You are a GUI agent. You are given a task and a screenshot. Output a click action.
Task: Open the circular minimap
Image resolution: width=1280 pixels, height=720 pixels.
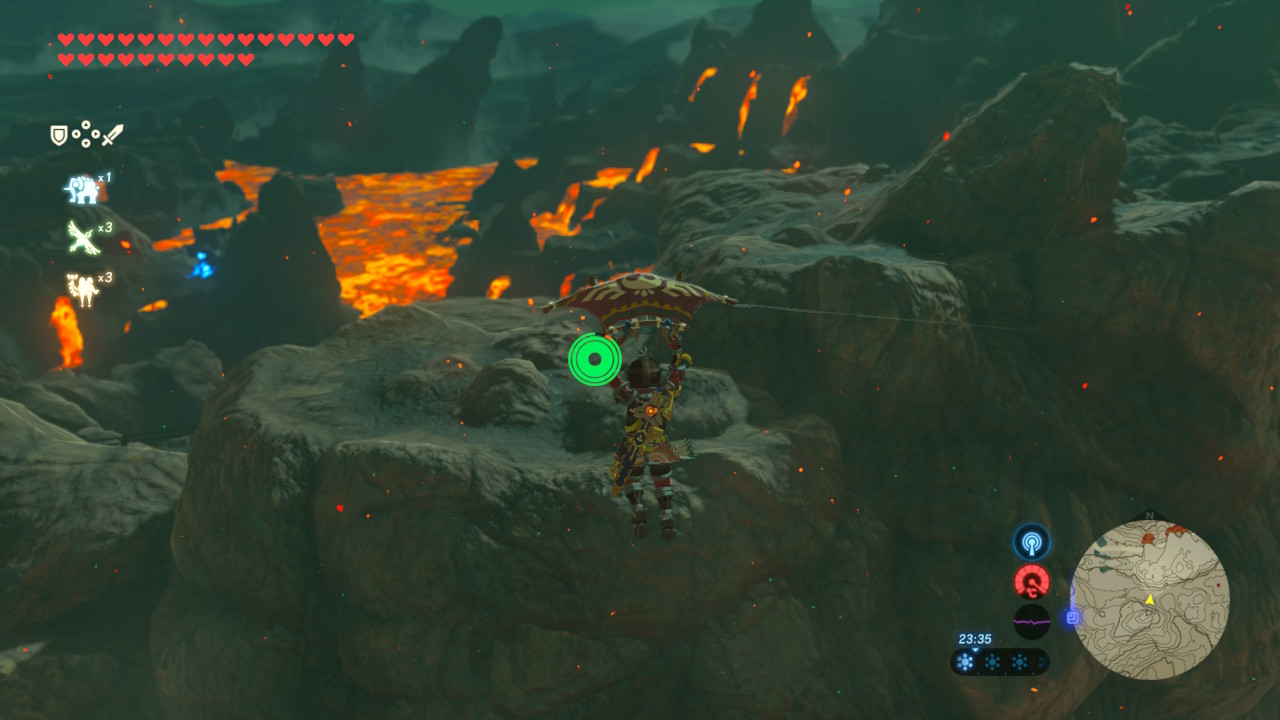click(1149, 600)
